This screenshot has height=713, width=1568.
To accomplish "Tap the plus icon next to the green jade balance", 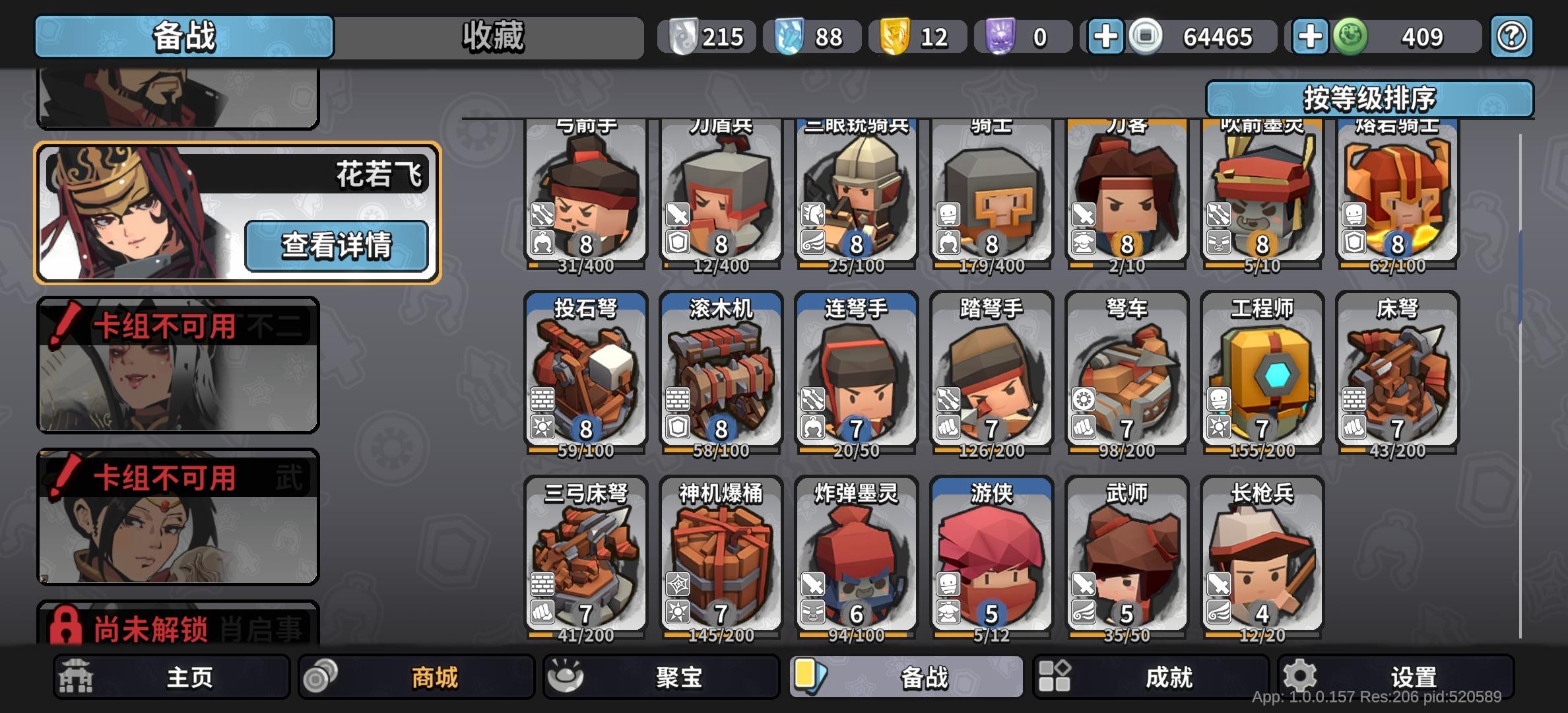I will click(x=1311, y=36).
